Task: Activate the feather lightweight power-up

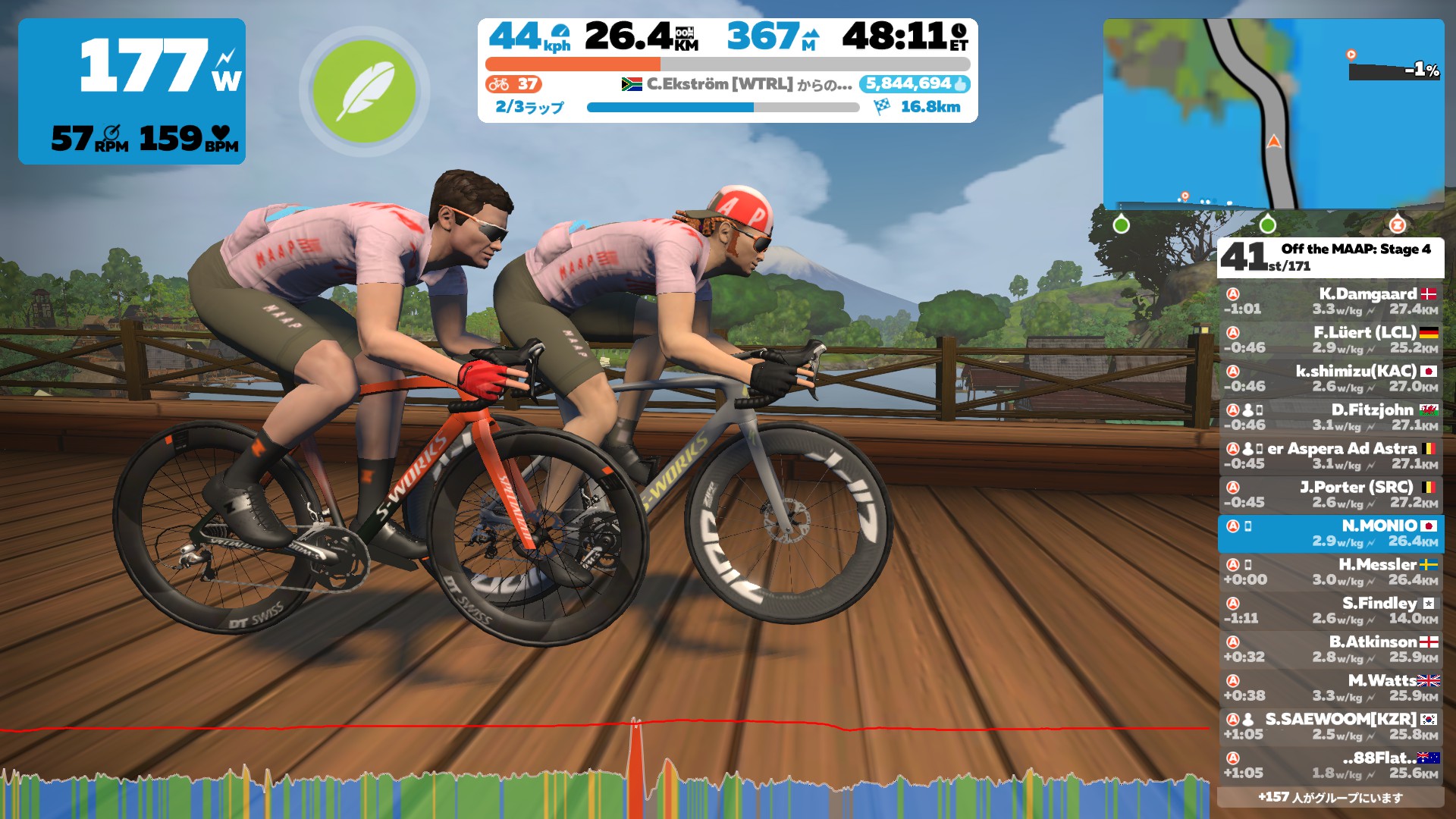Action: tap(364, 91)
